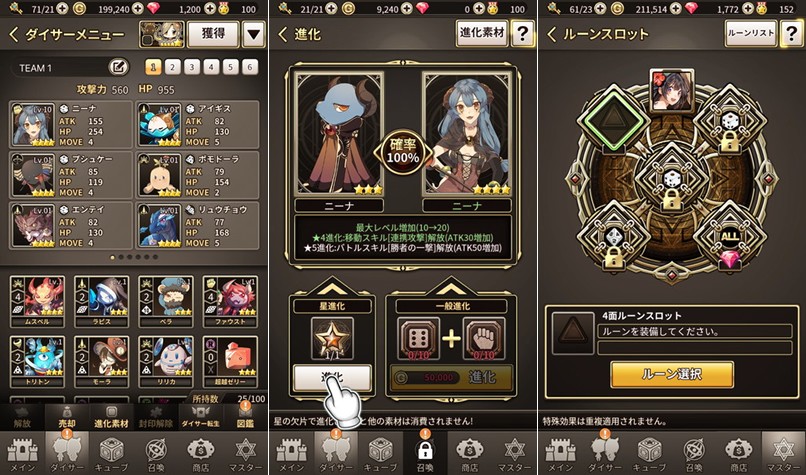The image size is (806, 475).
Task: Open the dropdown arrow beside 獲得
Action: pyautogui.click(x=254, y=34)
